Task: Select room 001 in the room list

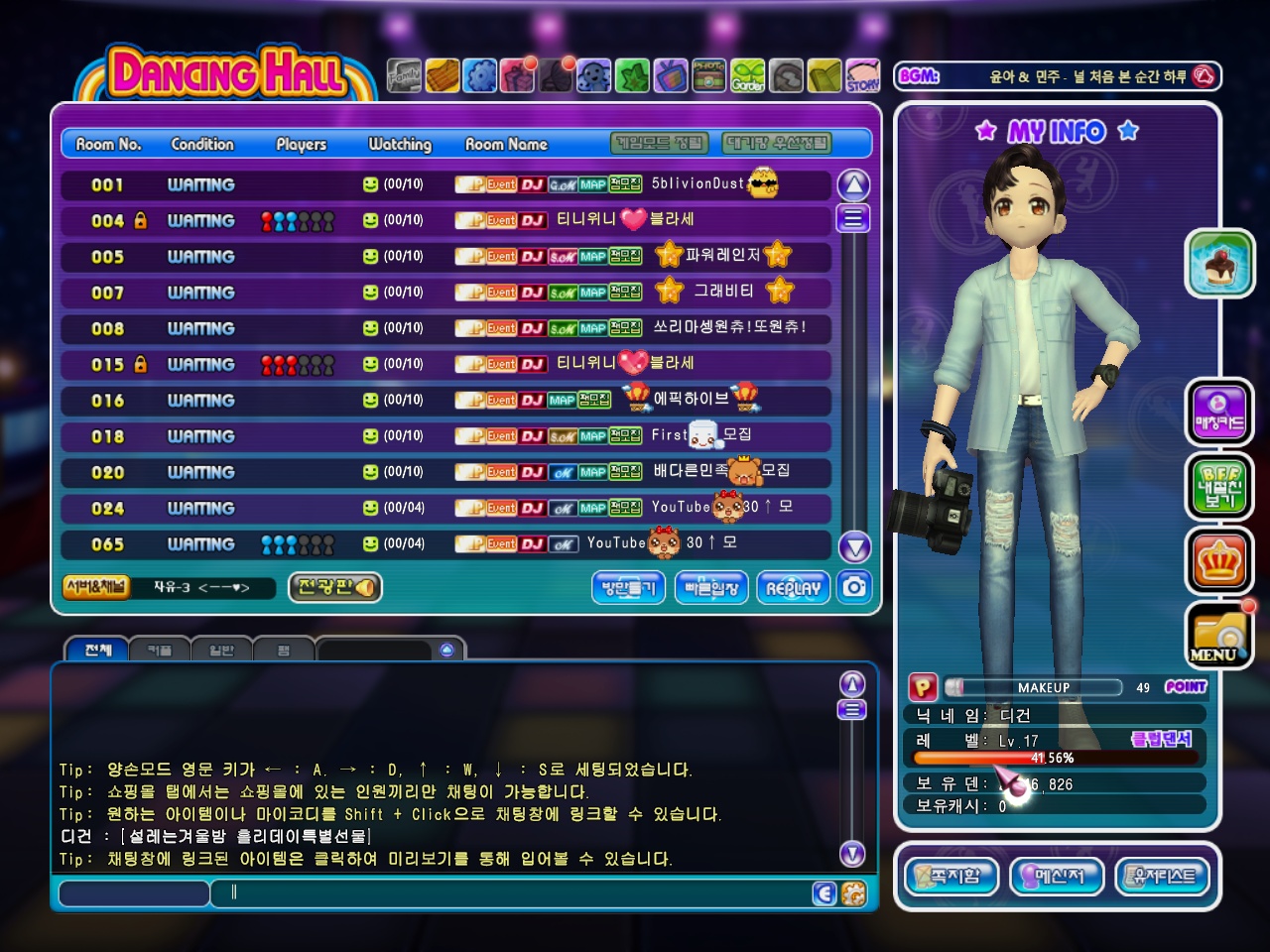Action: [x=445, y=184]
